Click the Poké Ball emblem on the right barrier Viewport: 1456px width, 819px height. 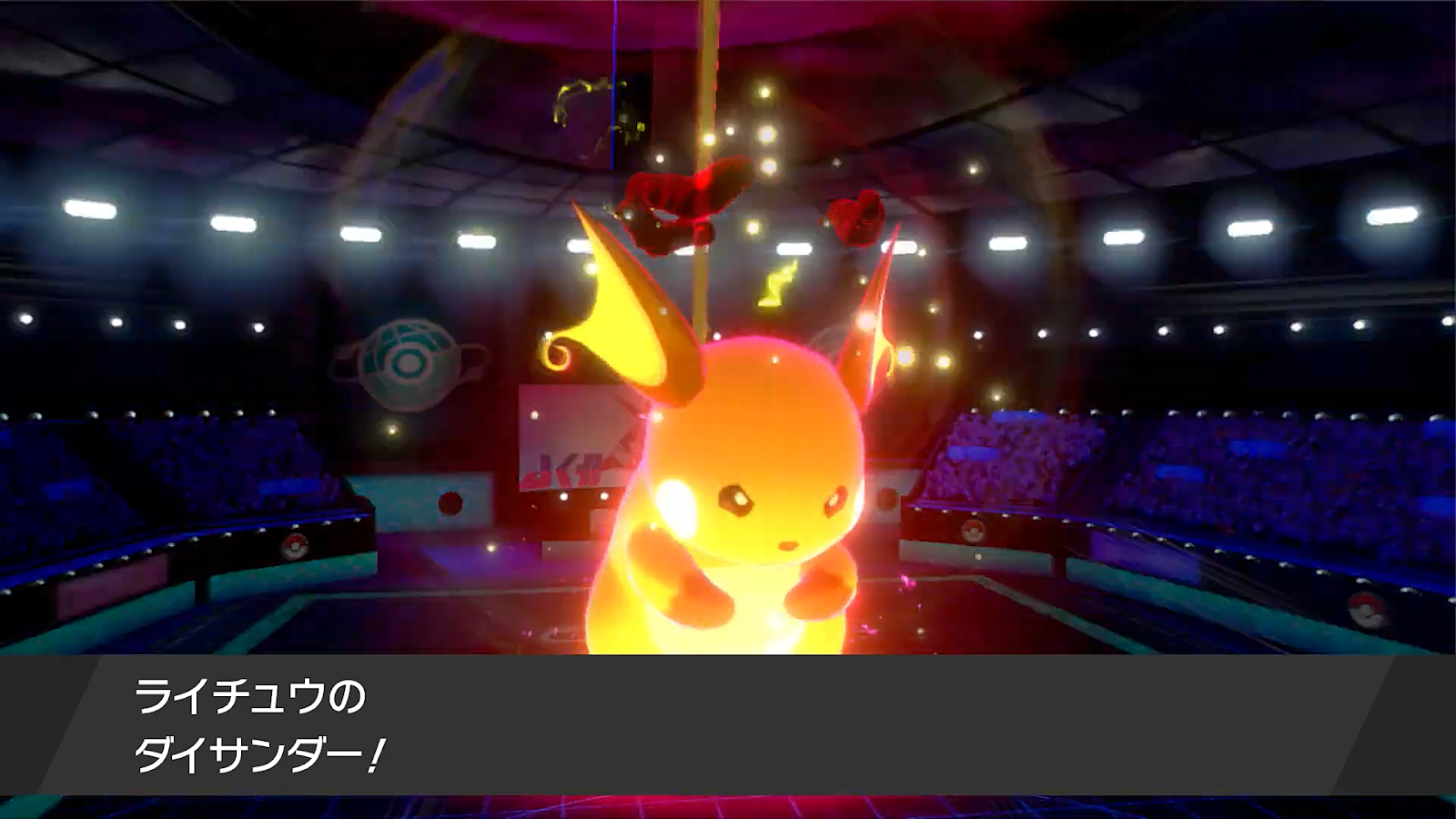(x=974, y=531)
